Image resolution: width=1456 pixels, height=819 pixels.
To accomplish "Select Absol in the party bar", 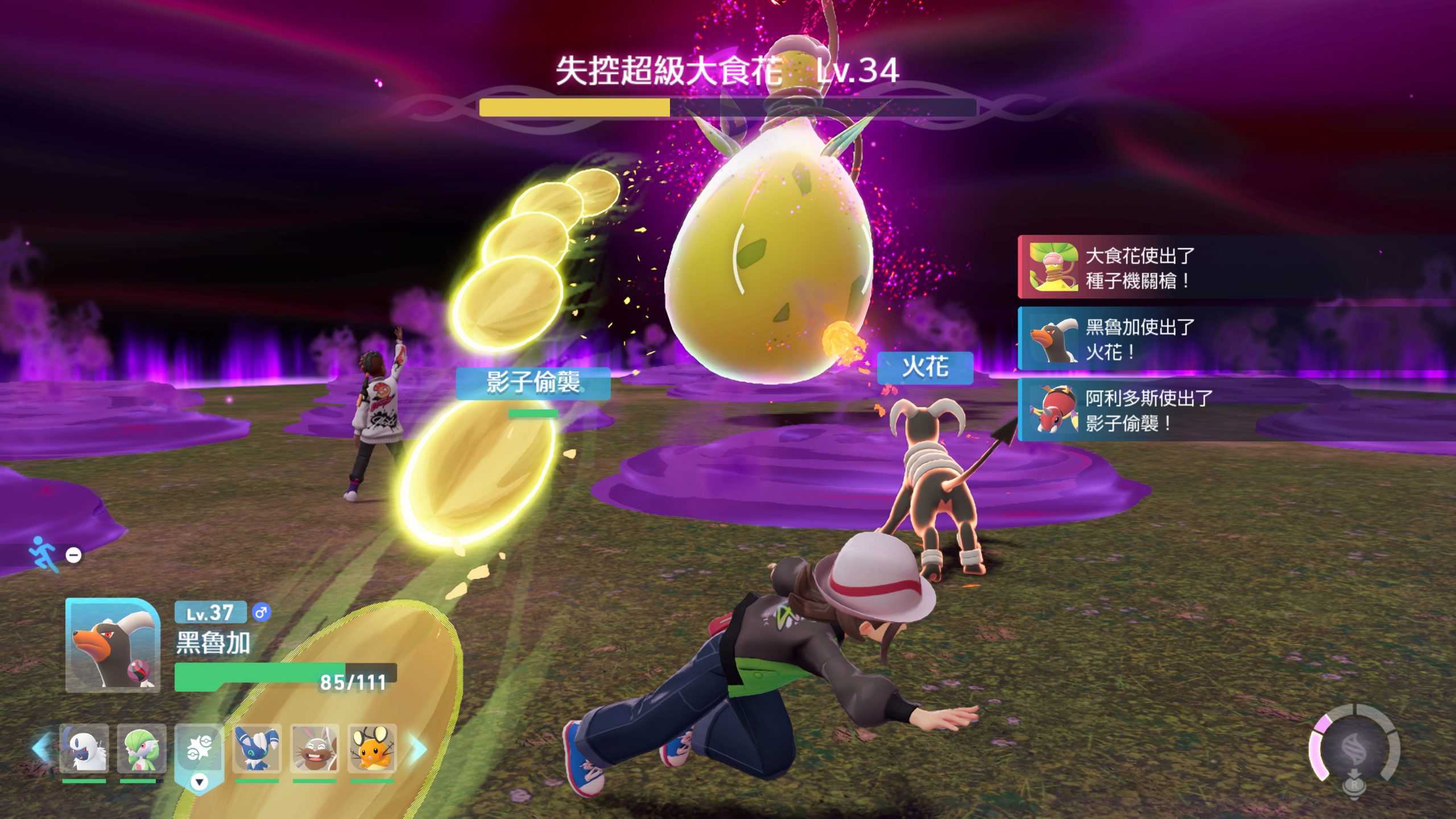I will (x=84, y=748).
